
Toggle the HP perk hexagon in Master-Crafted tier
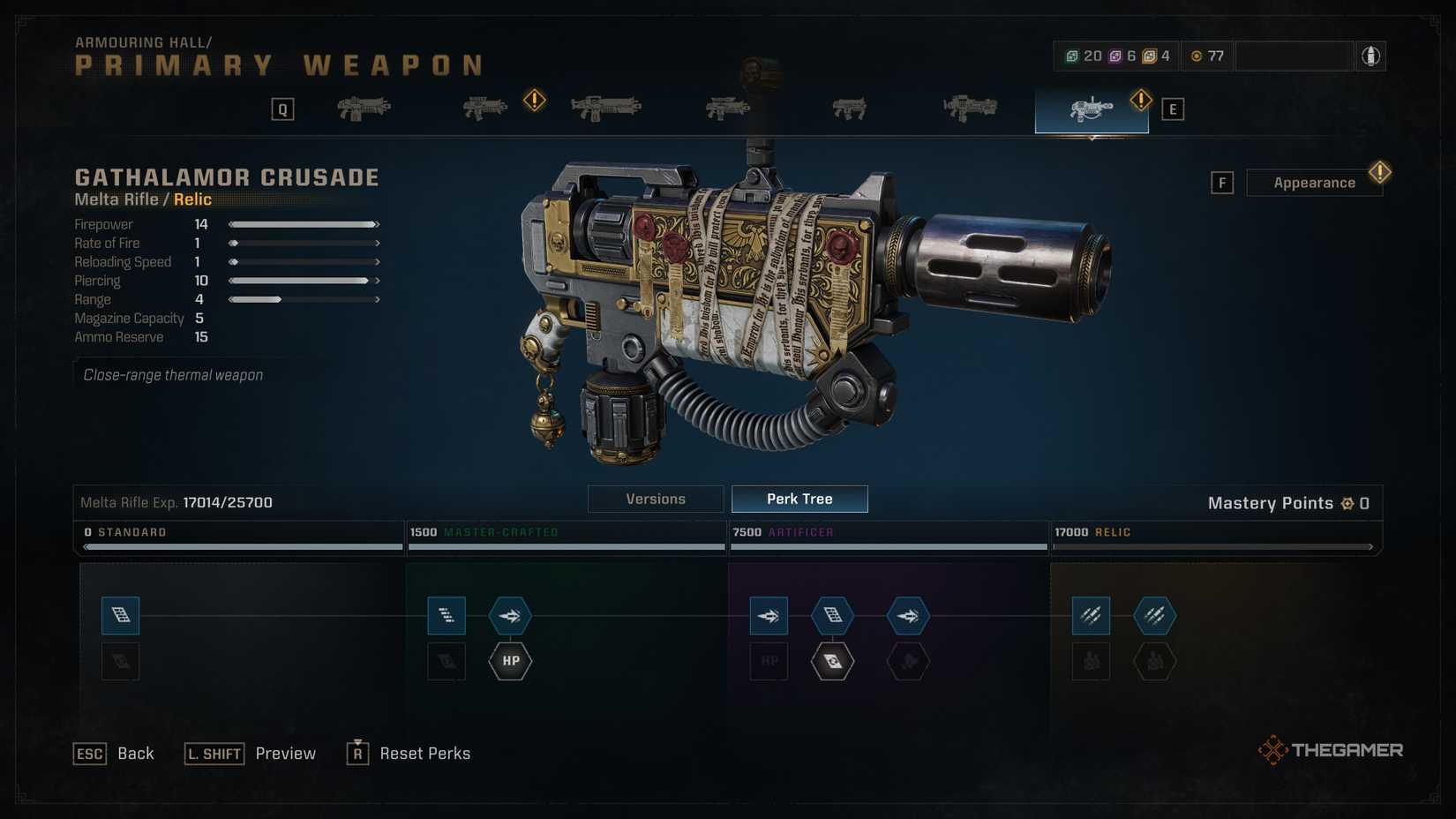coord(510,661)
